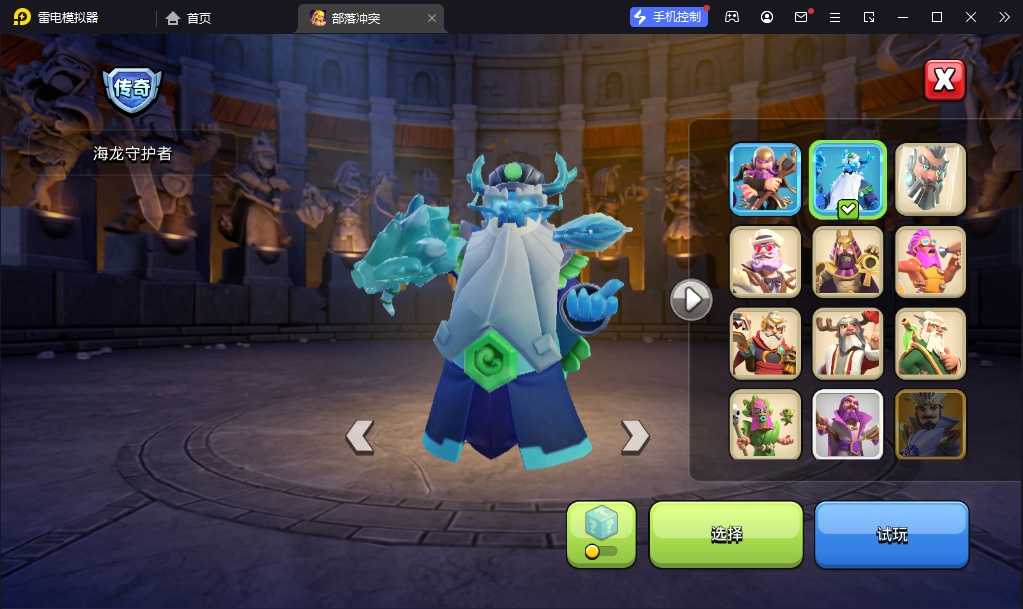Select the leafy pink-mask jungle skin
1023x609 pixels.
[x=765, y=424]
